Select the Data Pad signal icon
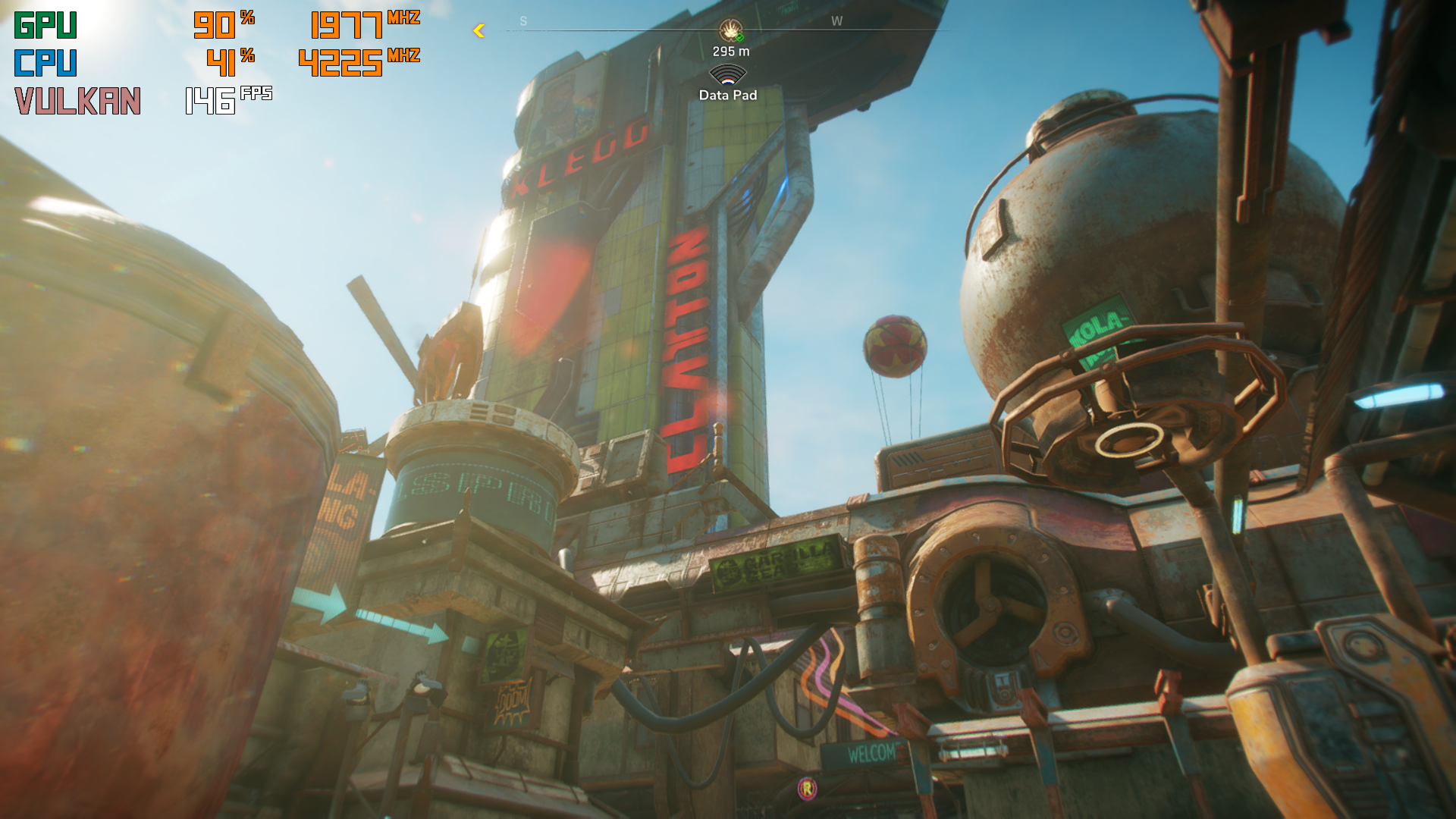Image resolution: width=1456 pixels, height=819 pixels. pos(728,75)
